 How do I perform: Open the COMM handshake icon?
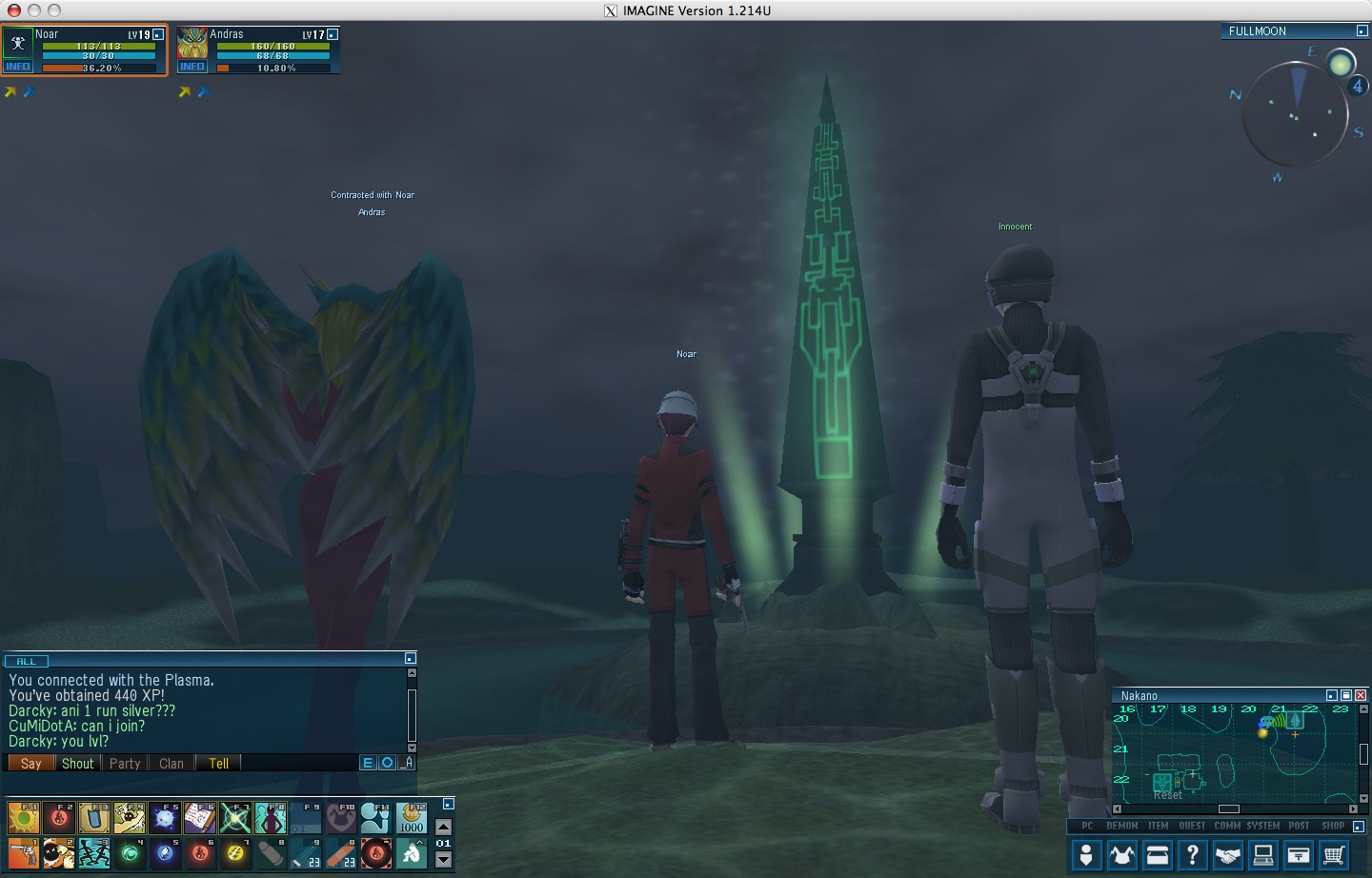(x=1229, y=854)
